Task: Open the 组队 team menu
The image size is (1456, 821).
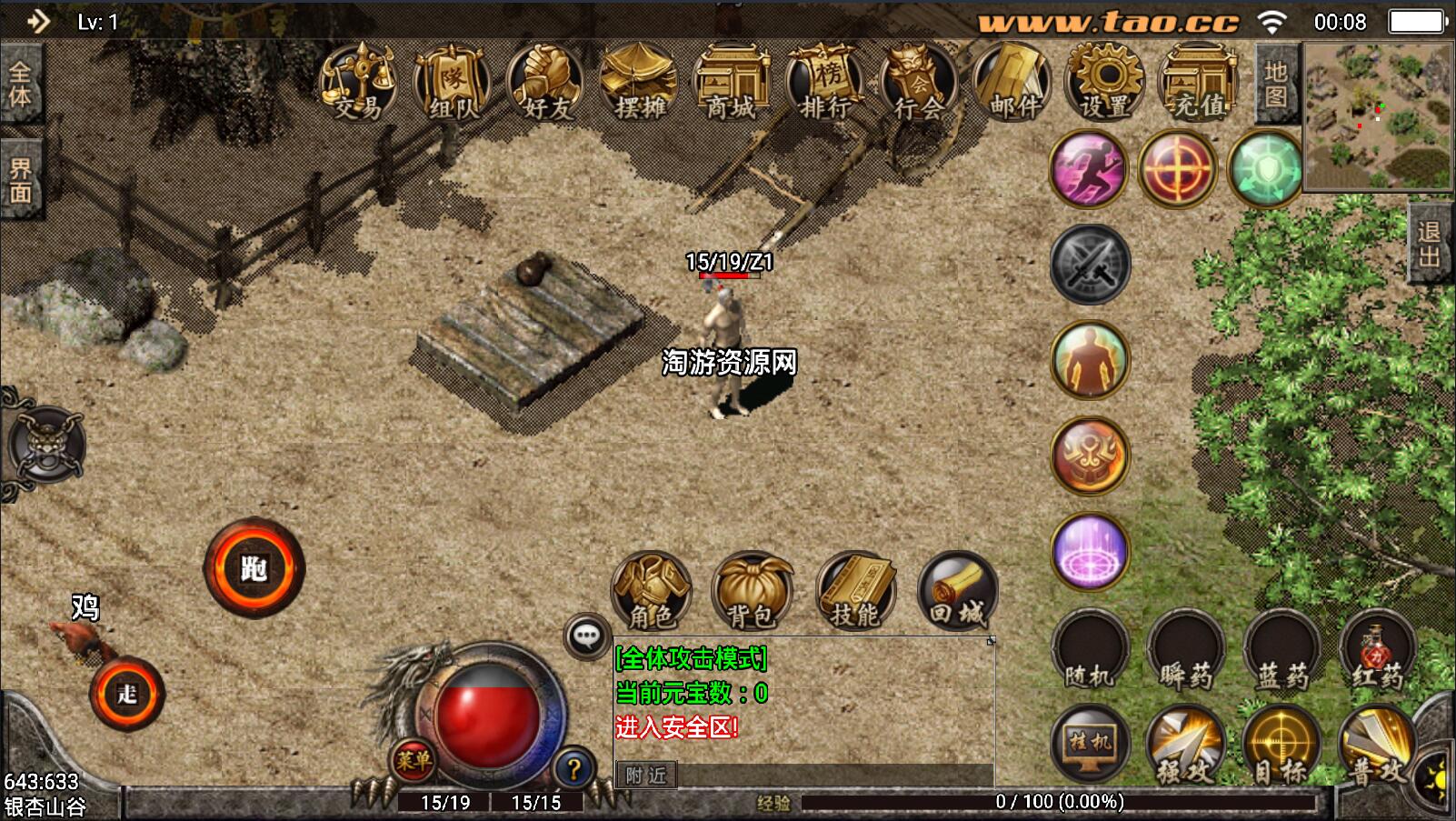Action: [452, 84]
